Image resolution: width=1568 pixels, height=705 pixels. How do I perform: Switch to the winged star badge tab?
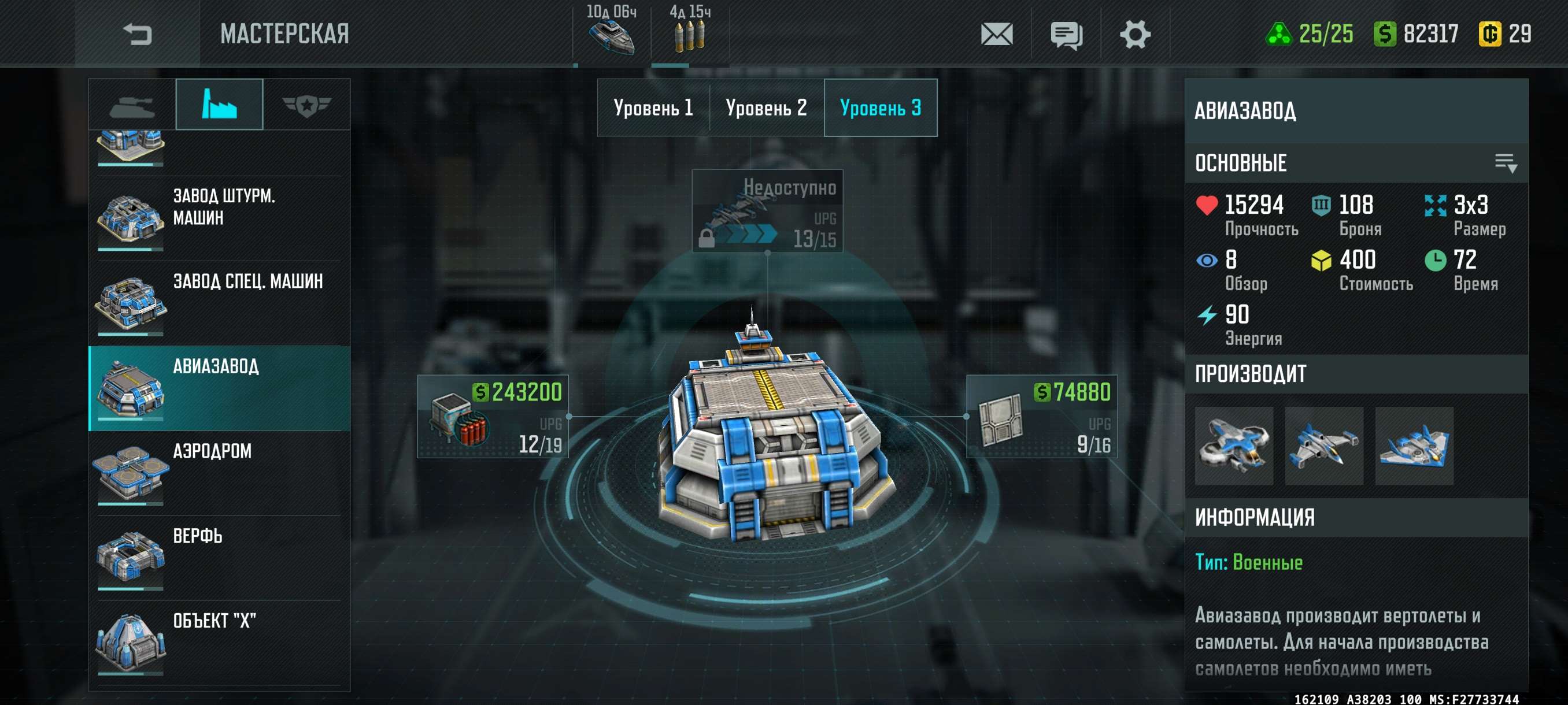(306, 106)
